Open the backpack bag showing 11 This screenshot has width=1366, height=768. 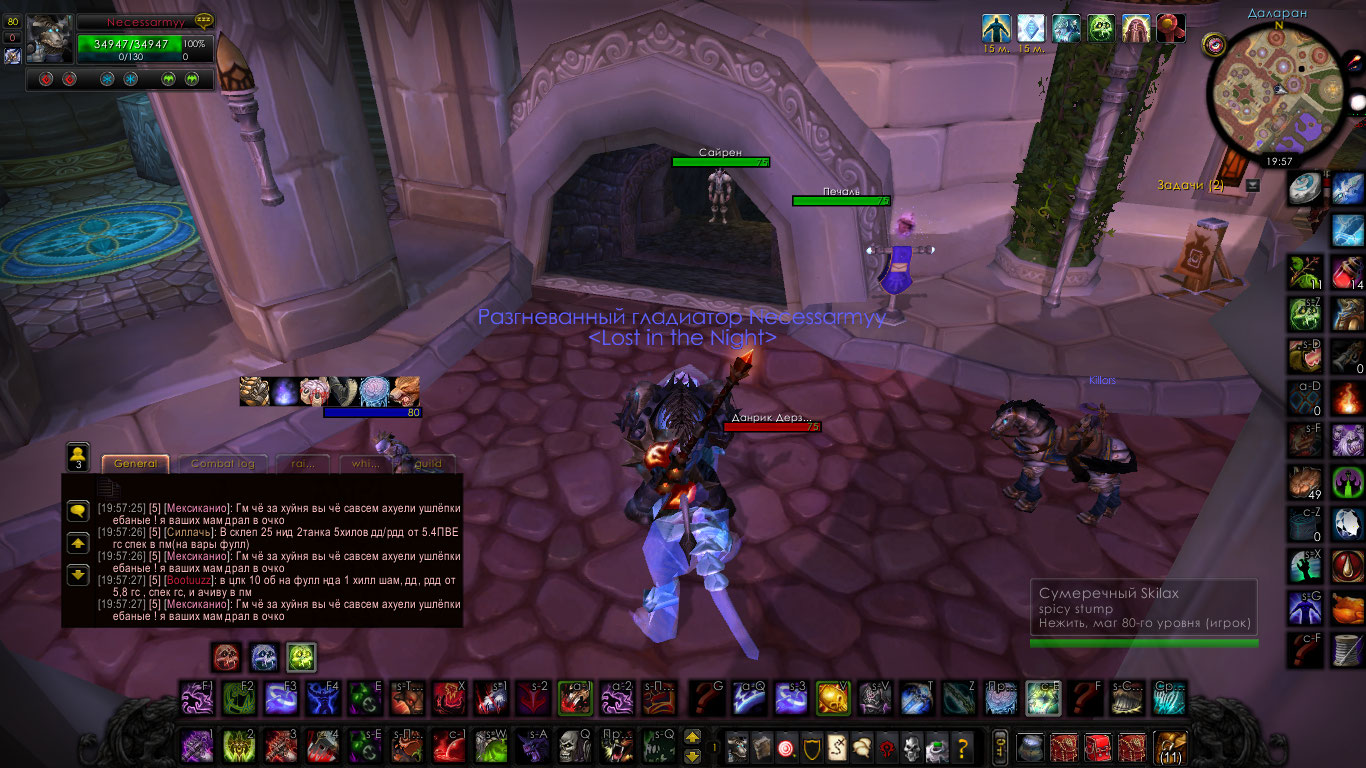[1168, 747]
